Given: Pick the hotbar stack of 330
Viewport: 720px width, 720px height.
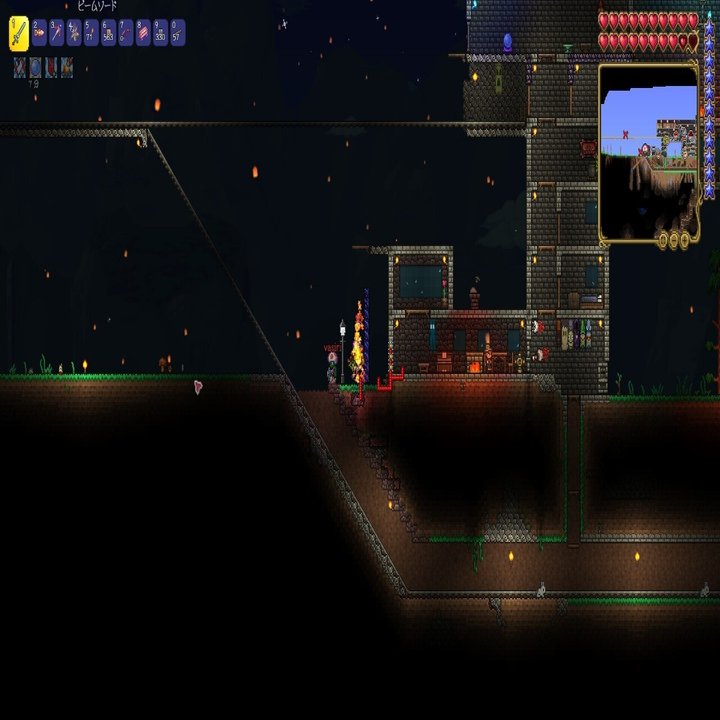Looking at the screenshot, I should [x=160, y=34].
